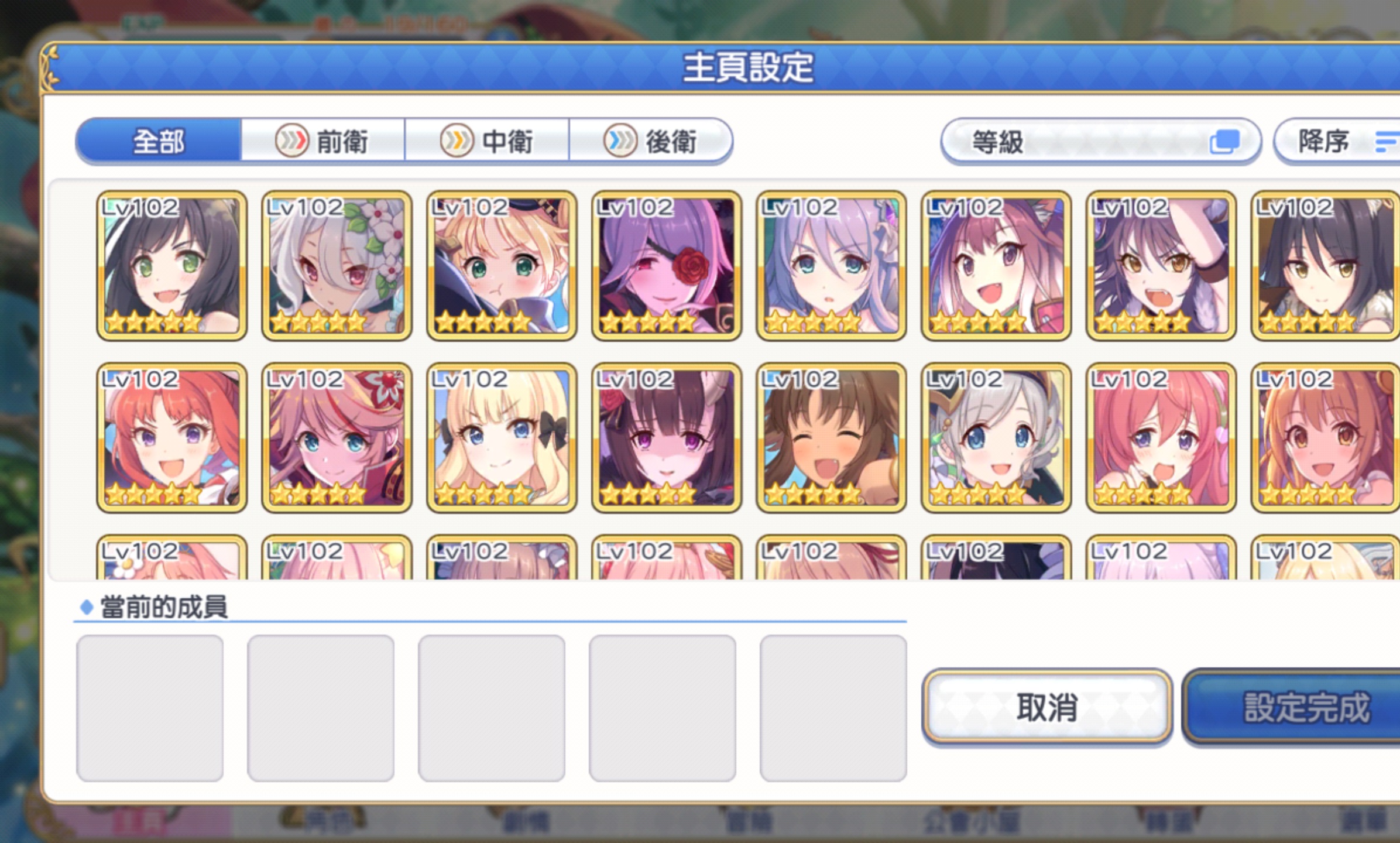Pick the dark purple-haired girl with amber eyes
1400x843 pixels.
pos(1161,266)
